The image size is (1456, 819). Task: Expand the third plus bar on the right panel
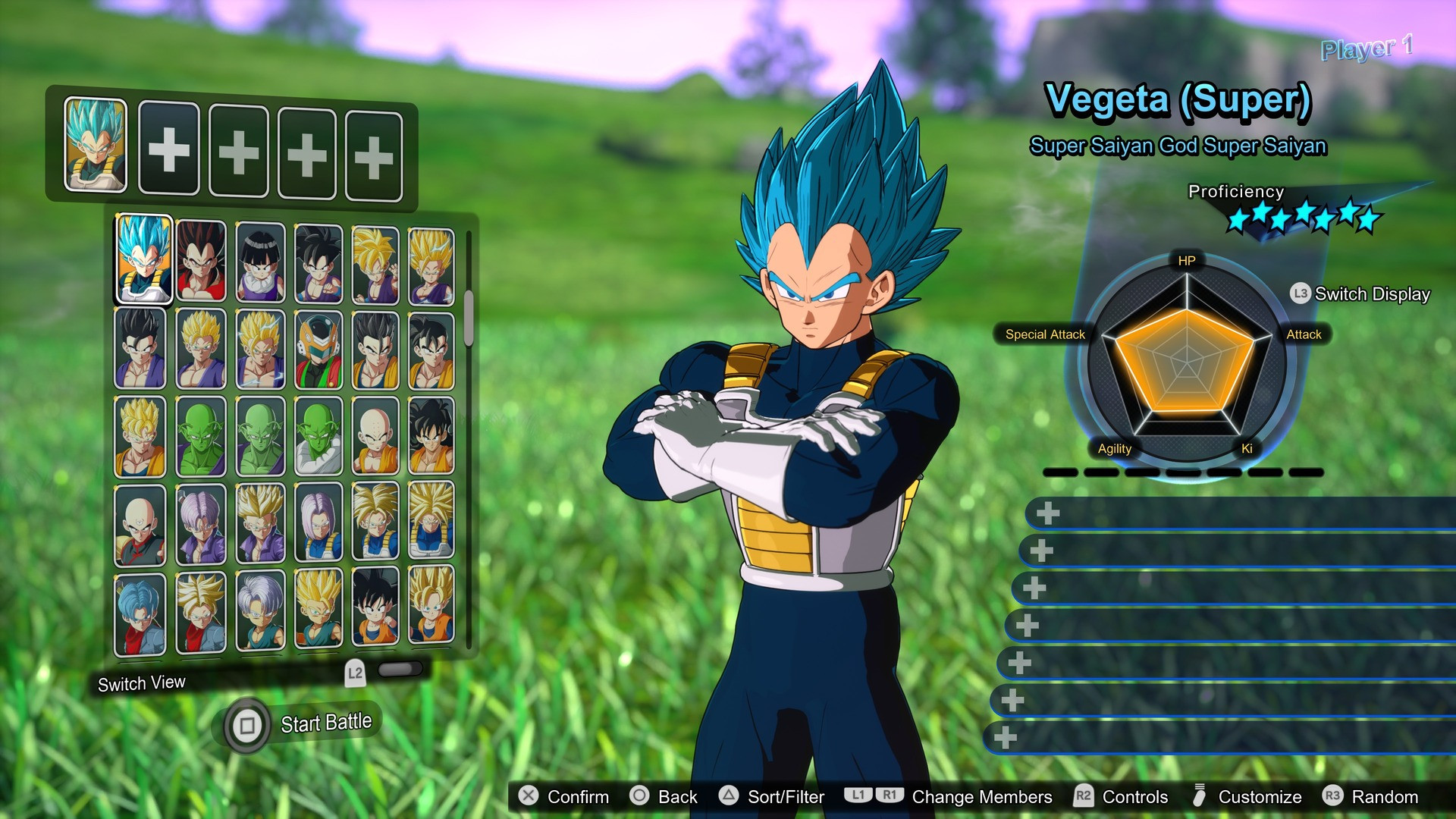click(x=1033, y=588)
